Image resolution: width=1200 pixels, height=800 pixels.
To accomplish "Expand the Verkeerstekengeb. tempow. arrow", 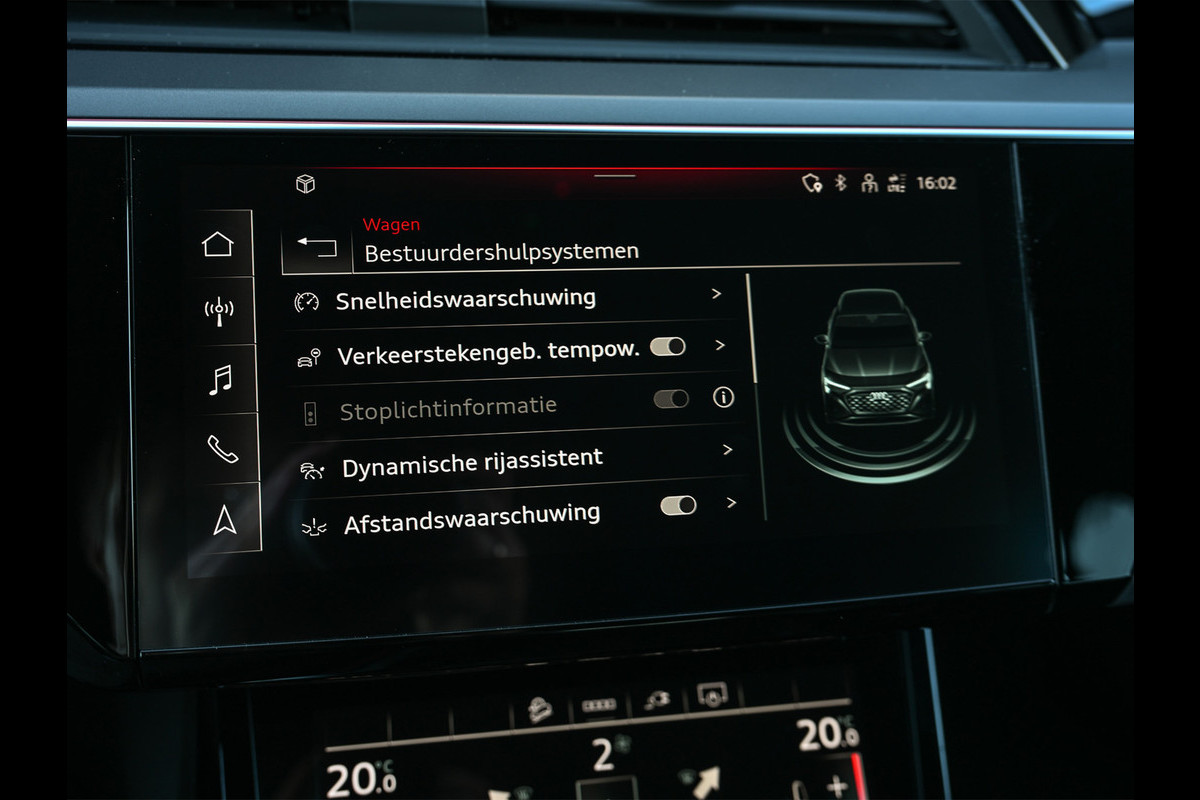I will pos(720,346).
